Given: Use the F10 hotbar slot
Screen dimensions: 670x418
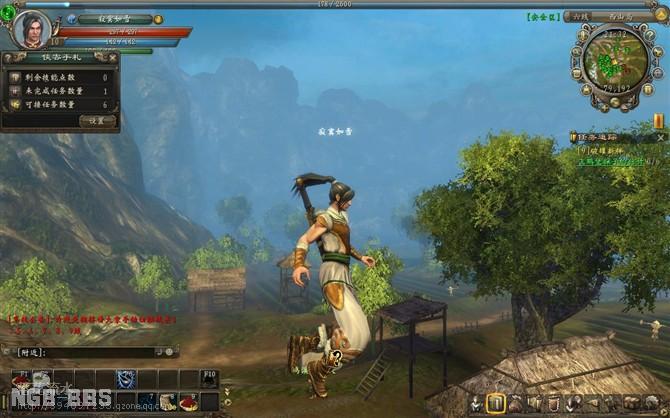Looking at the screenshot, I should click(209, 378).
